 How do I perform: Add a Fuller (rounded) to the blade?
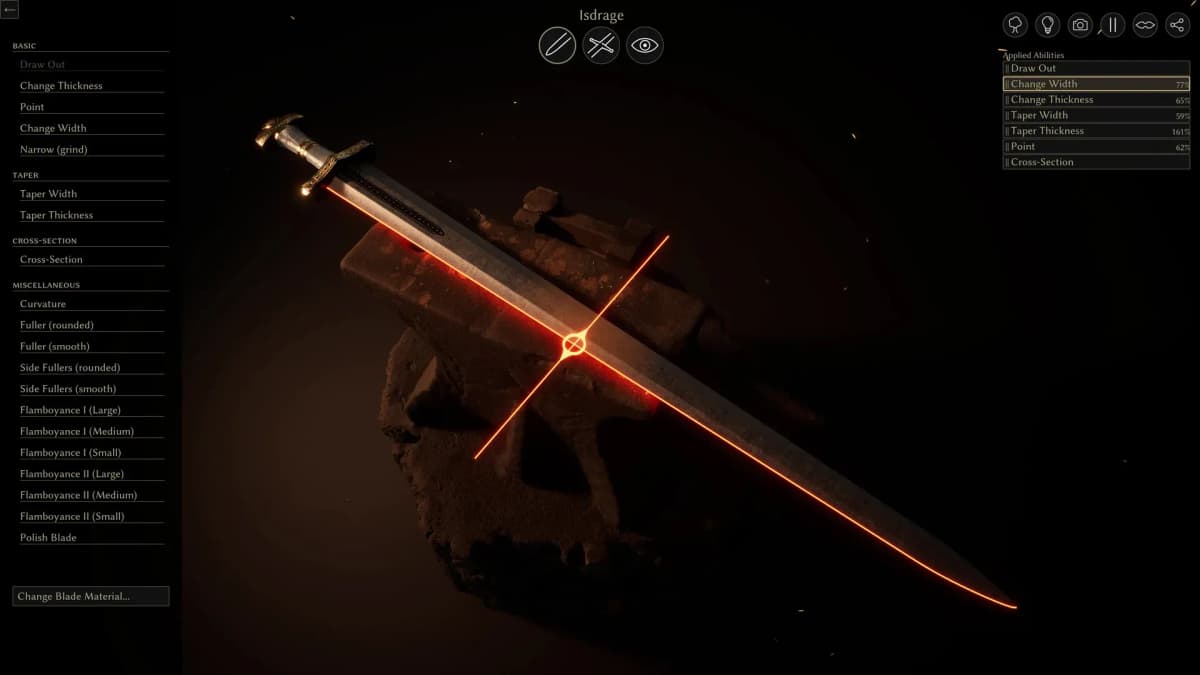57,325
